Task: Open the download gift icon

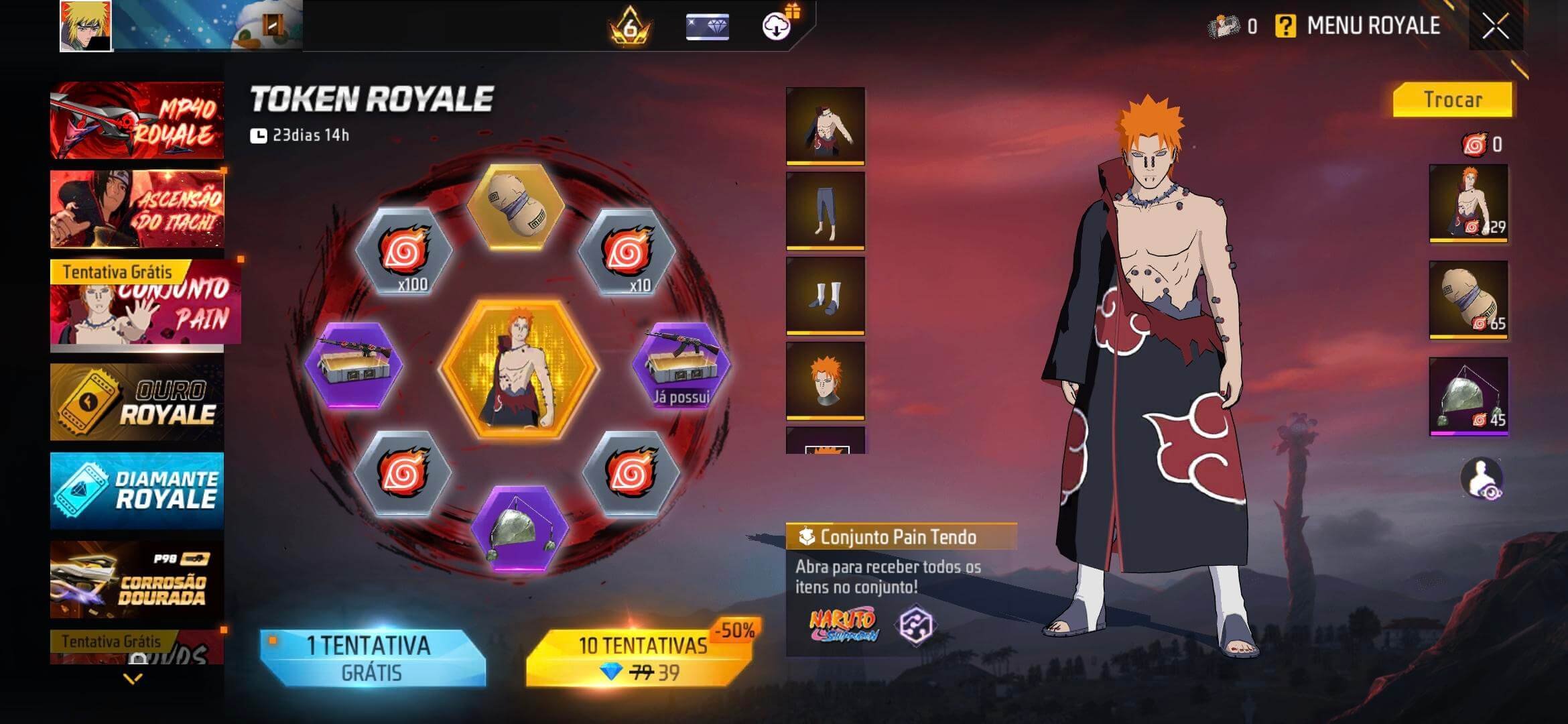Action: 777,25
